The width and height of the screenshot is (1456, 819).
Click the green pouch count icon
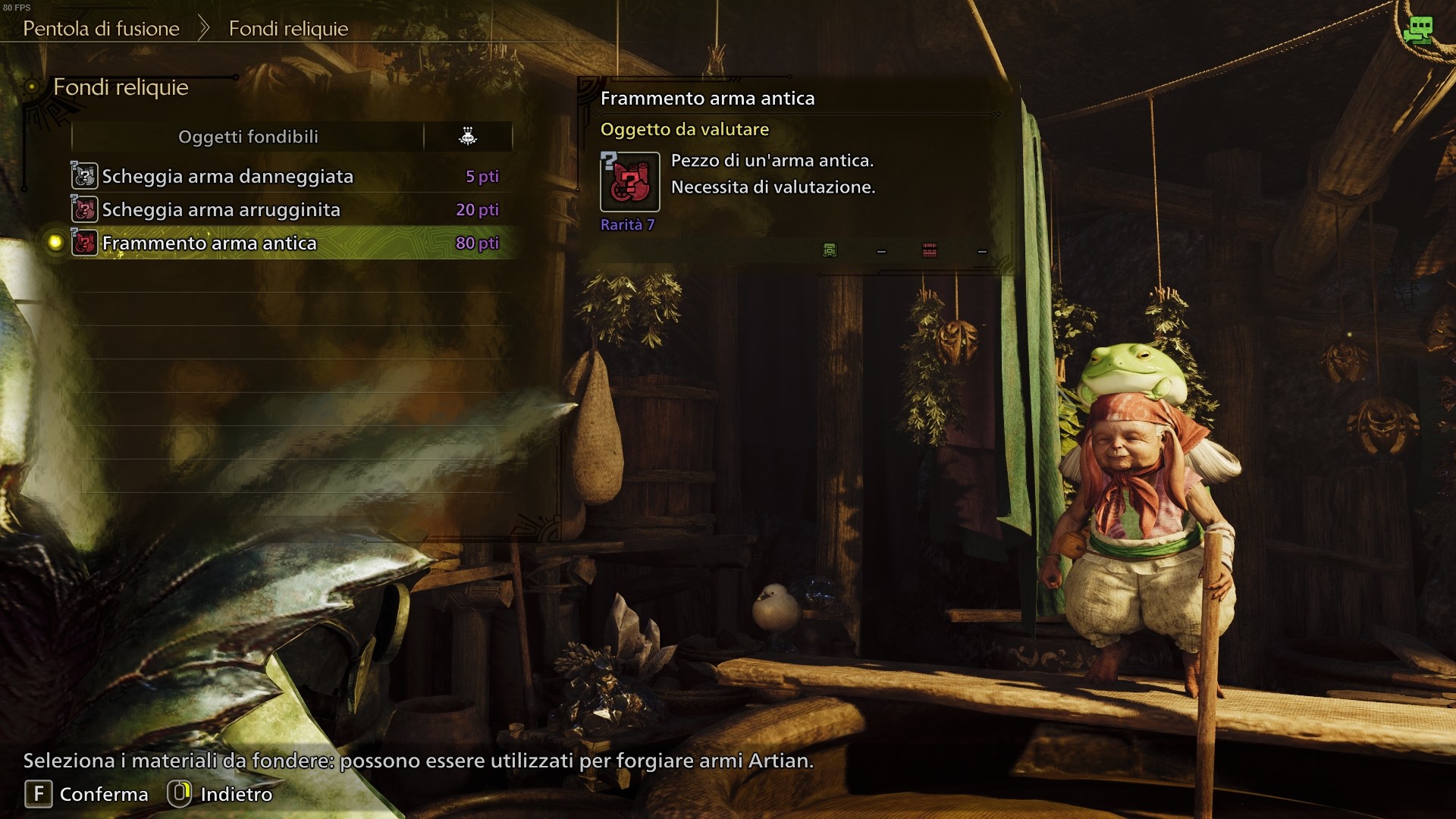point(830,250)
